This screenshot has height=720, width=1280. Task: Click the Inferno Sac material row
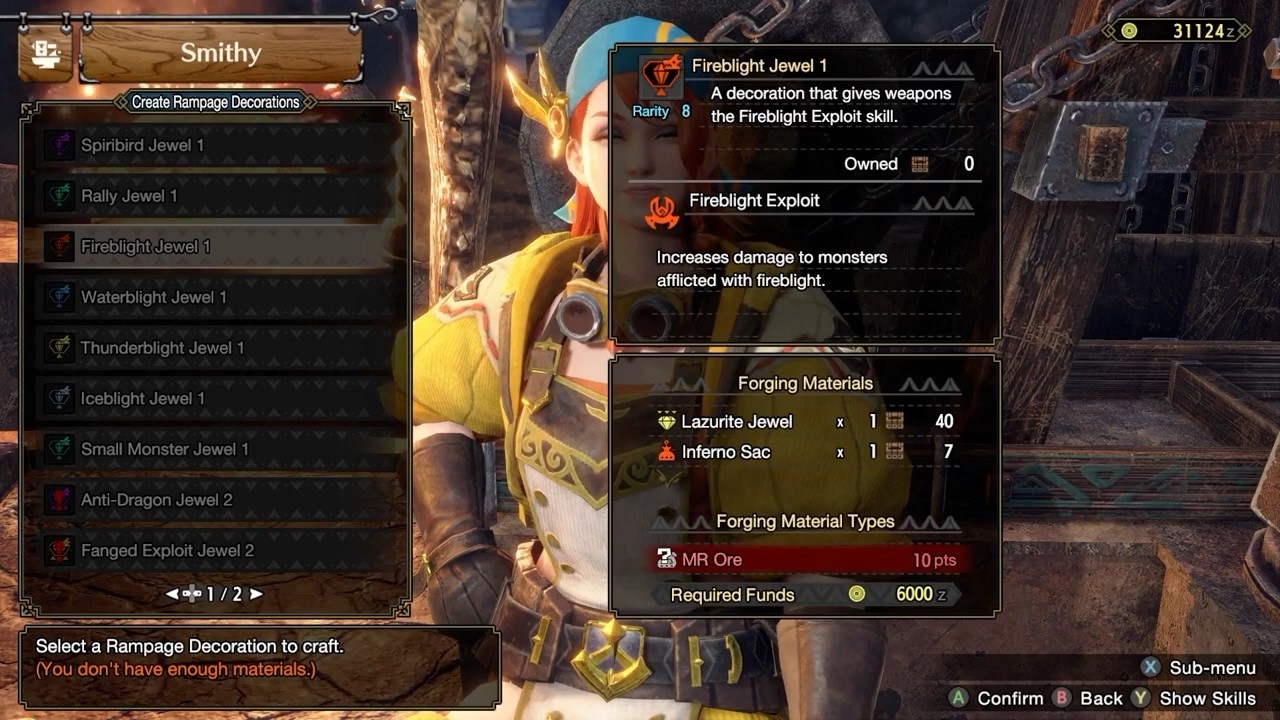point(805,452)
